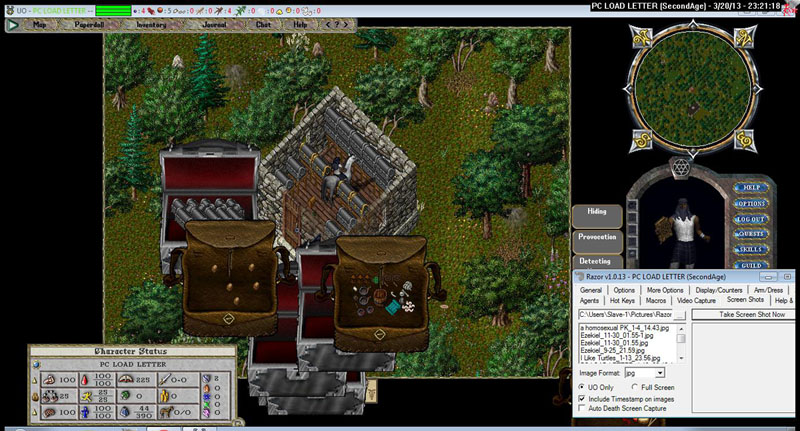This screenshot has height=431, width=800.
Task: Open the Chat menu bar button
Action: coord(262,23)
